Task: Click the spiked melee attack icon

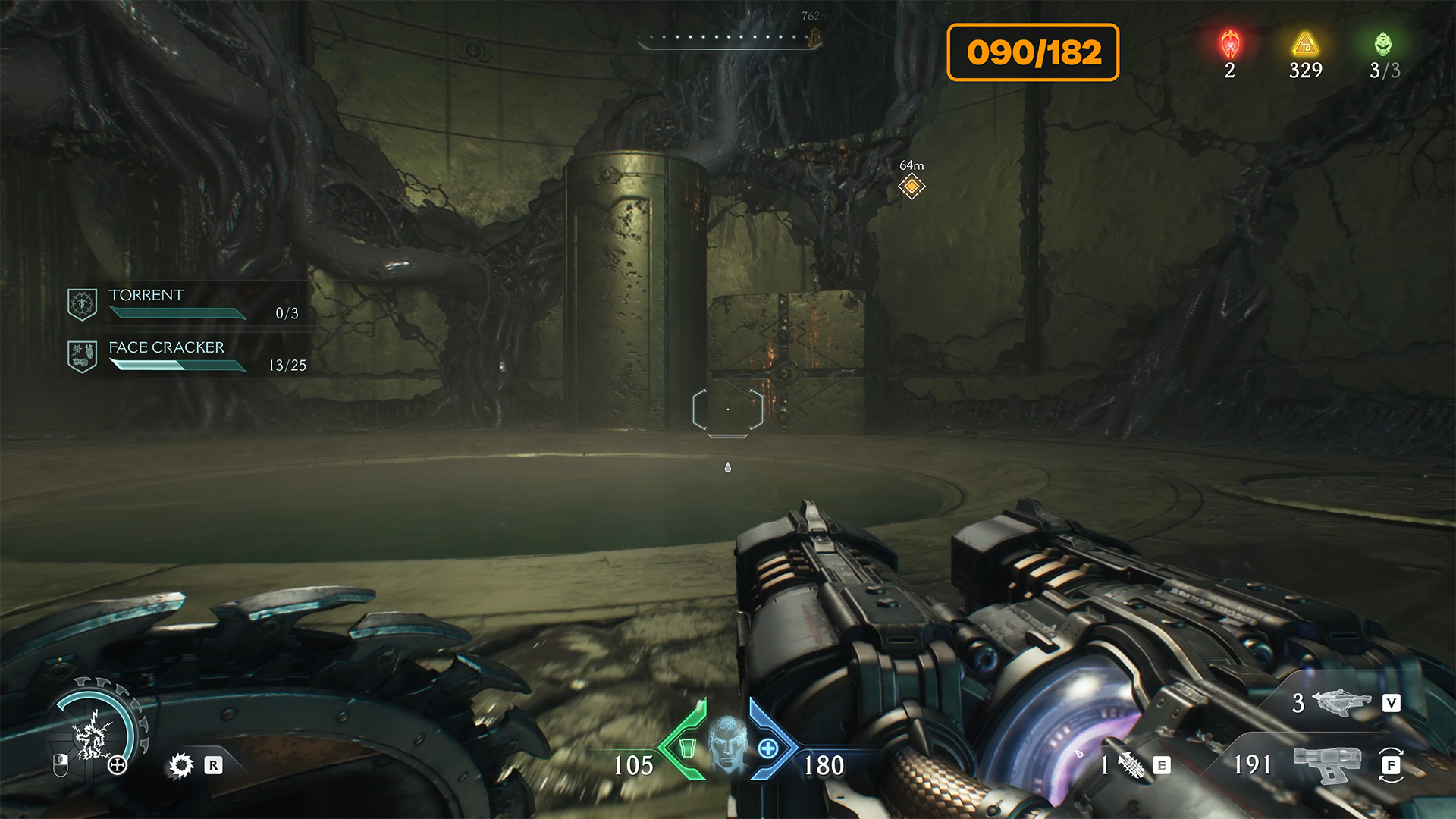Action: (180, 765)
